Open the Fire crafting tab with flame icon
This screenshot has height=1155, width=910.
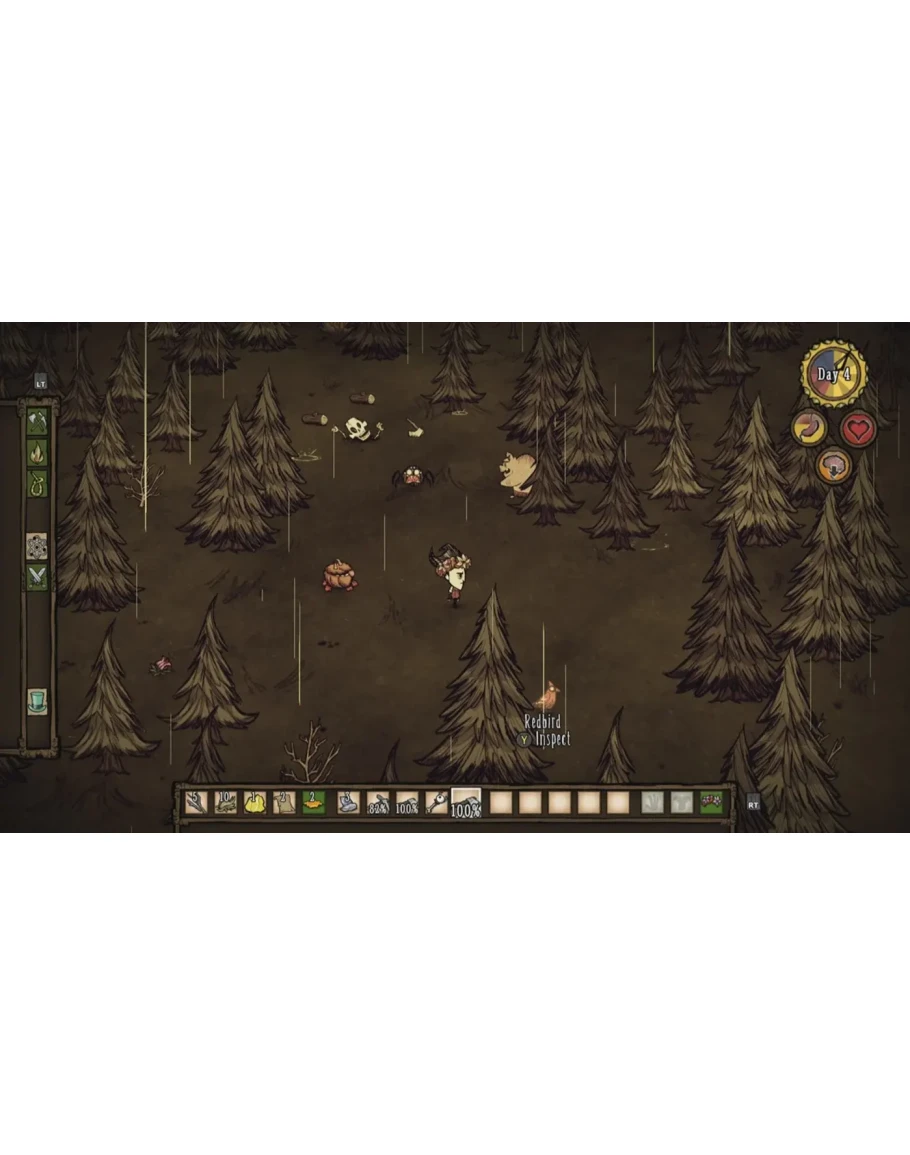point(37,452)
